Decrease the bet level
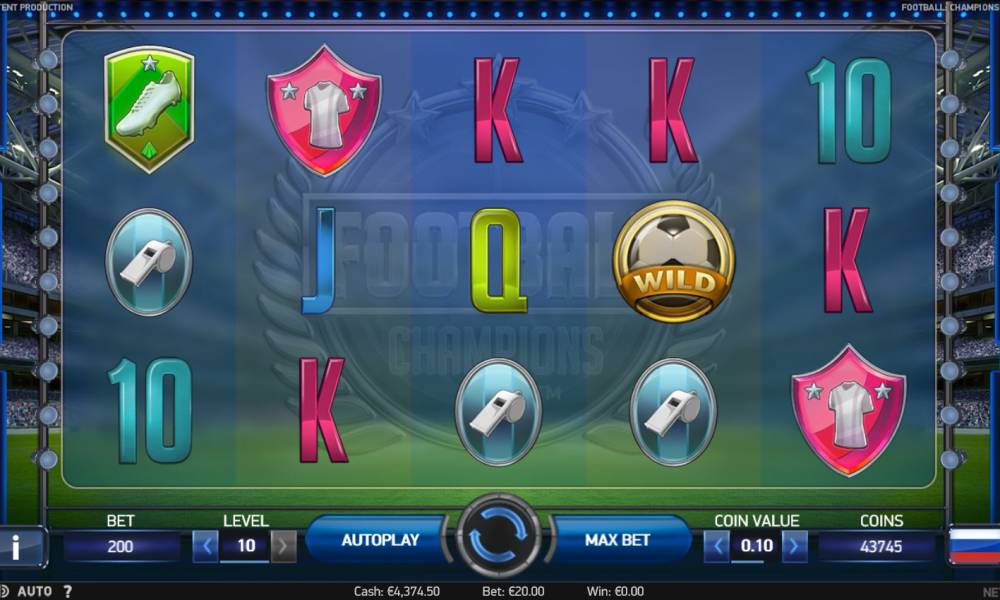 pyautogui.click(x=206, y=546)
